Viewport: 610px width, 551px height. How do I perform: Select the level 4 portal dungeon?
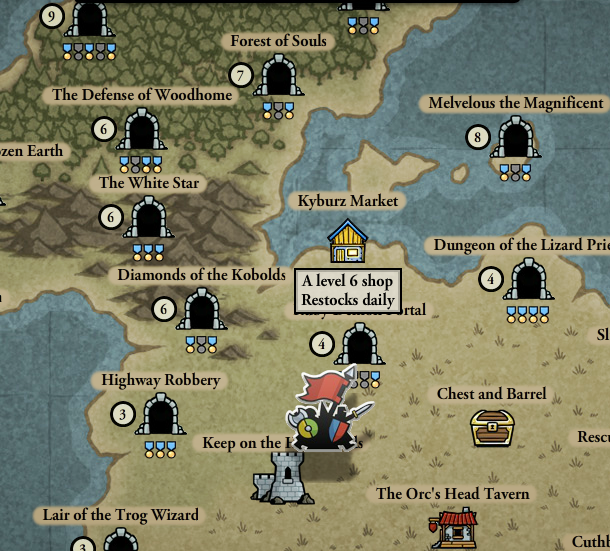pyautogui.click(x=358, y=345)
